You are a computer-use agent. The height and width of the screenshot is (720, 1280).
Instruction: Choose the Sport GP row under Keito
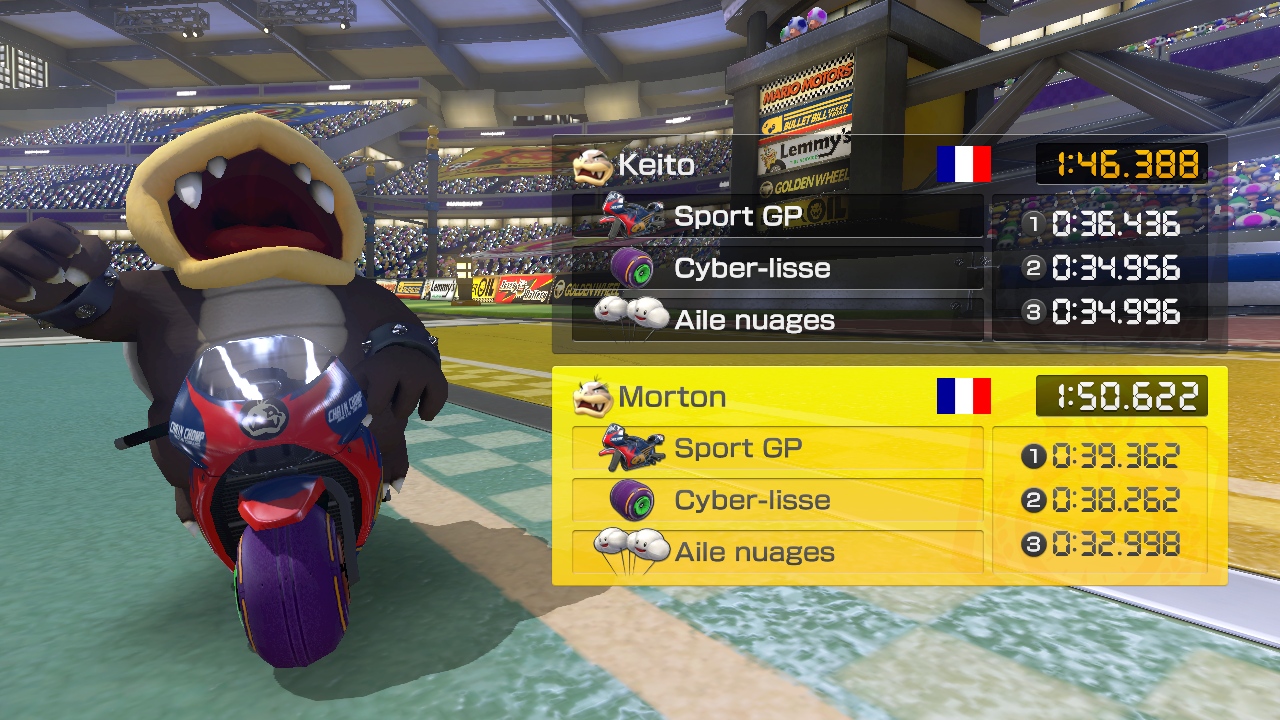pos(777,216)
